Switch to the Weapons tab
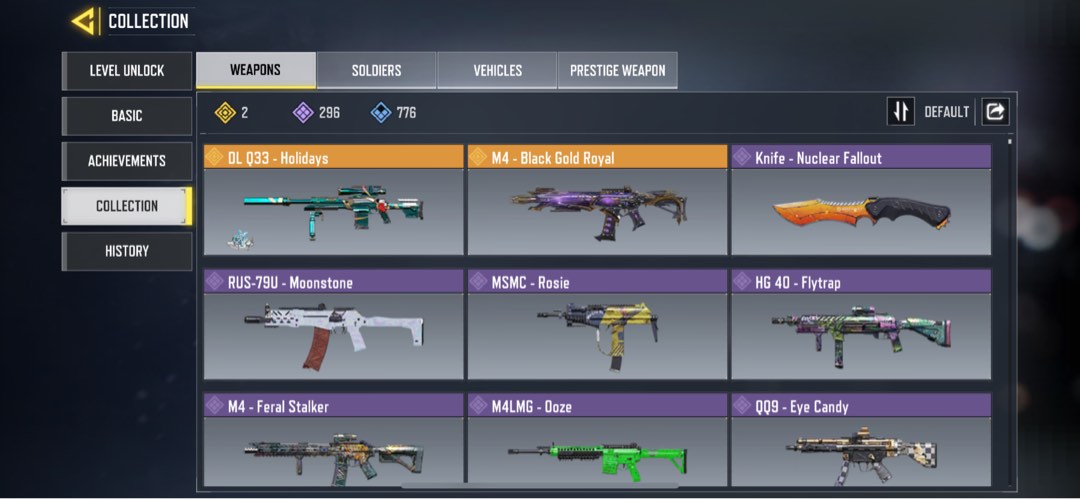This screenshot has width=1080, height=499. [x=255, y=70]
